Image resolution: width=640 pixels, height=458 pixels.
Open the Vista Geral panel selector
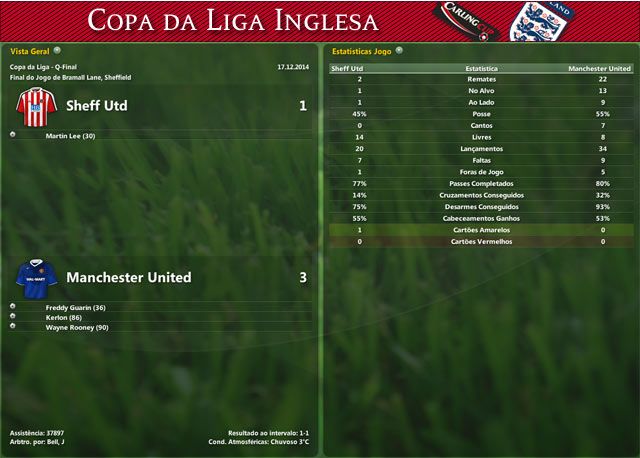57,50
